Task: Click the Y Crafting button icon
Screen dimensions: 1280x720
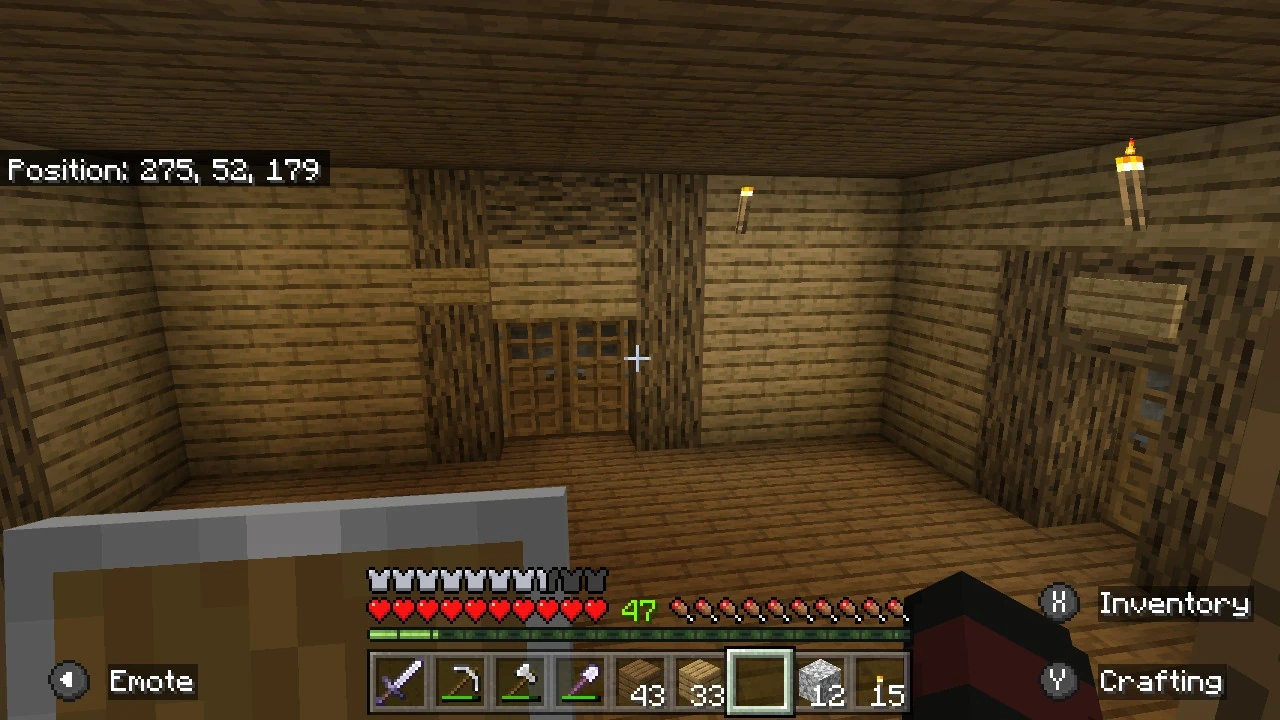Action: click(1060, 680)
